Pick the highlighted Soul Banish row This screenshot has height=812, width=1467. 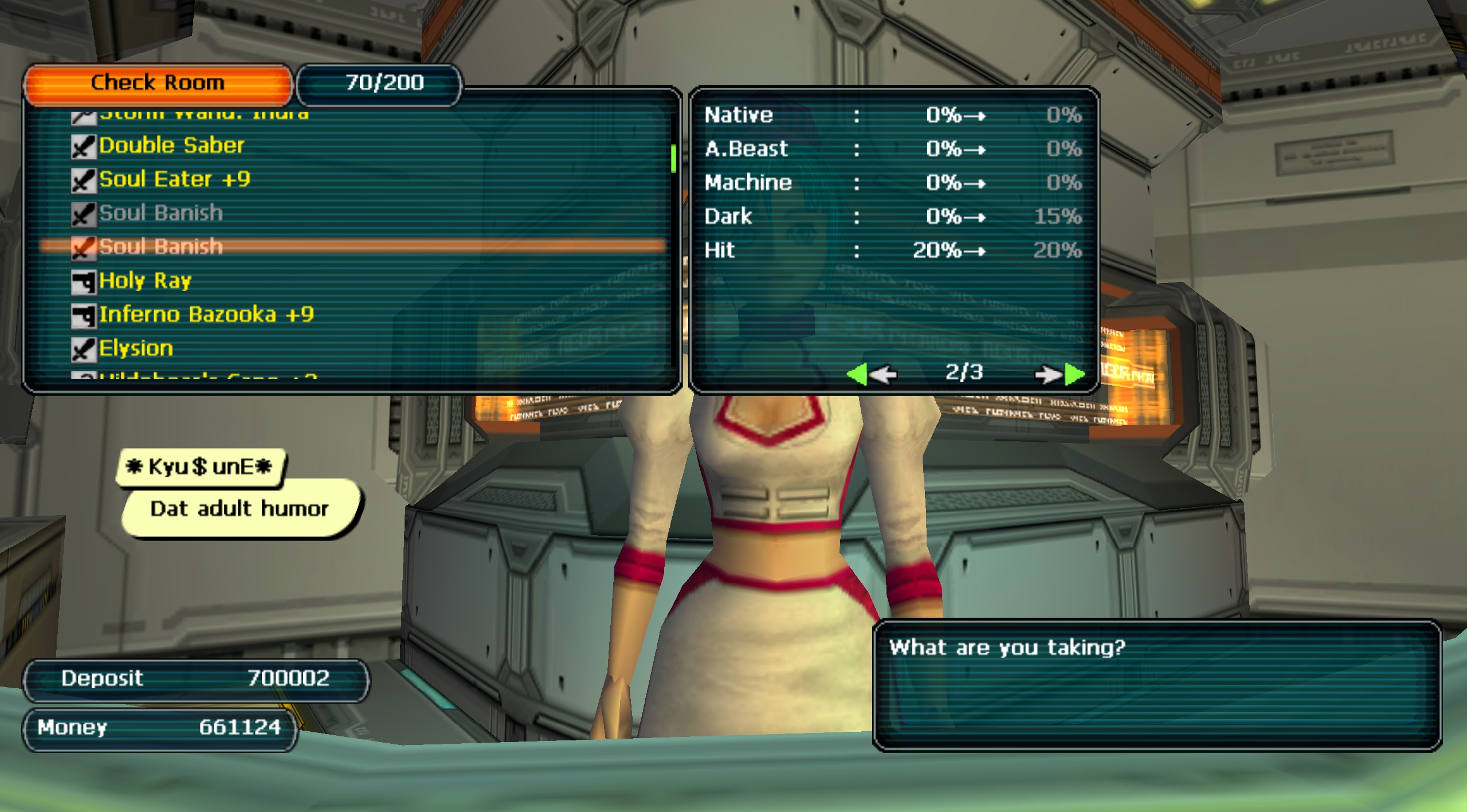click(x=161, y=247)
